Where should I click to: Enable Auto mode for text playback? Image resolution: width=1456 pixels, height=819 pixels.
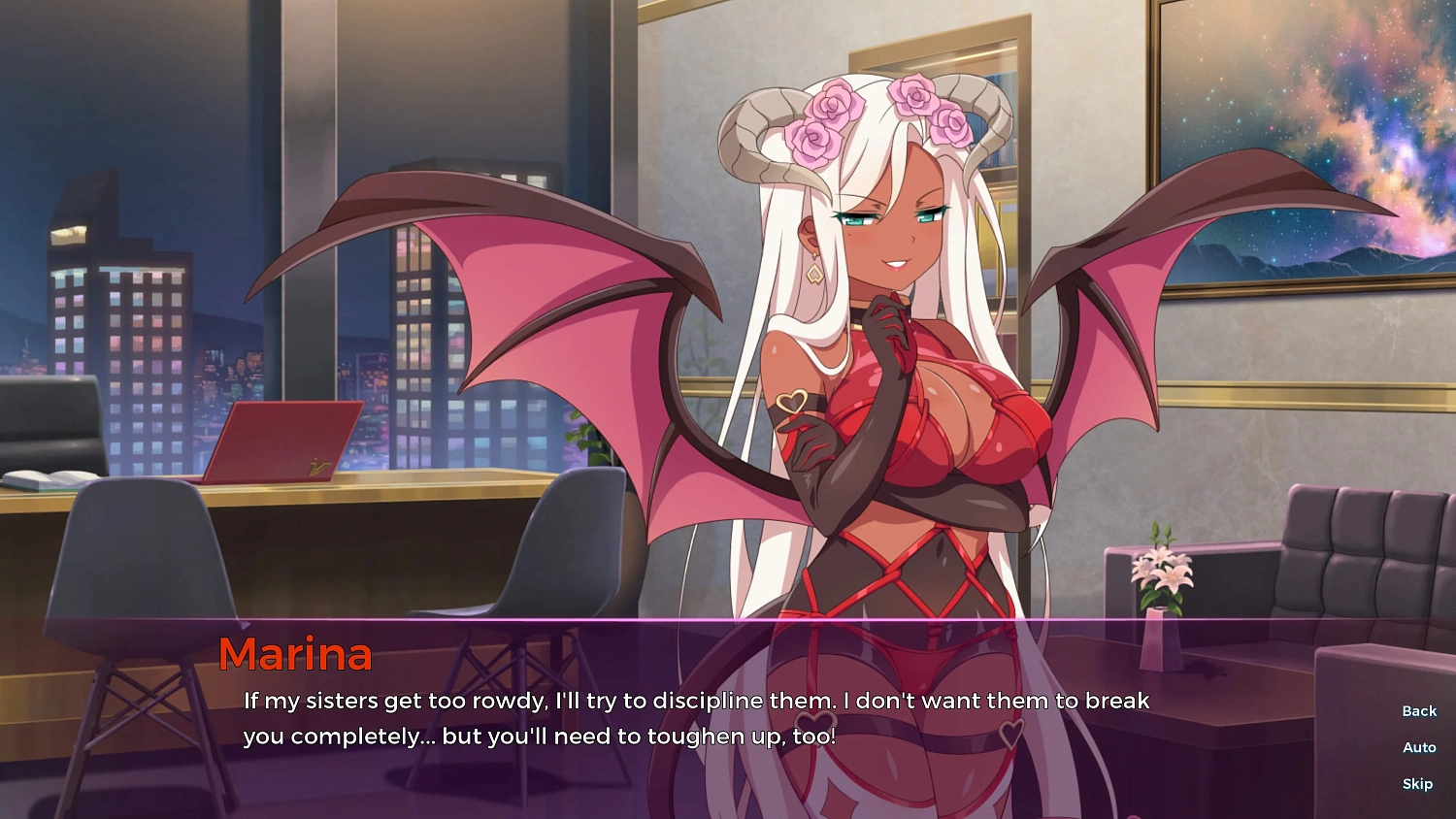[1417, 747]
